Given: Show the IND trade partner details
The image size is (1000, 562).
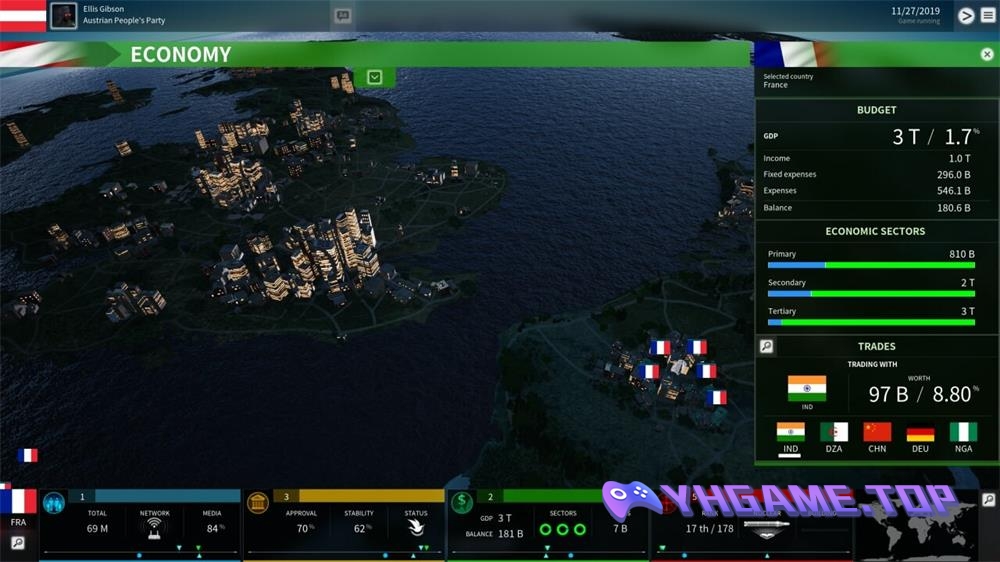Looking at the screenshot, I should [790, 433].
